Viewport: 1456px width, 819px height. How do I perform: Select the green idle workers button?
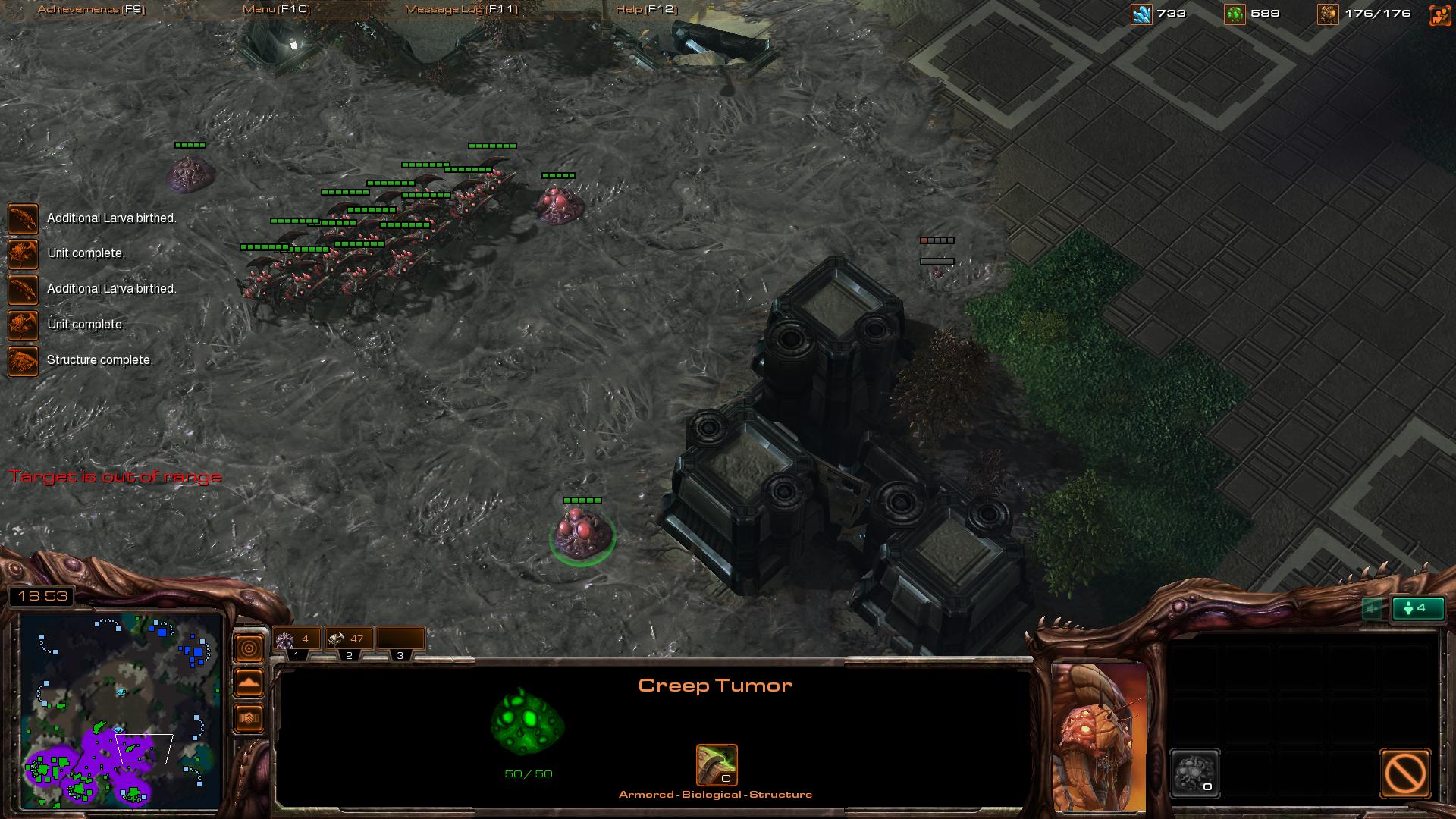point(1417,608)
